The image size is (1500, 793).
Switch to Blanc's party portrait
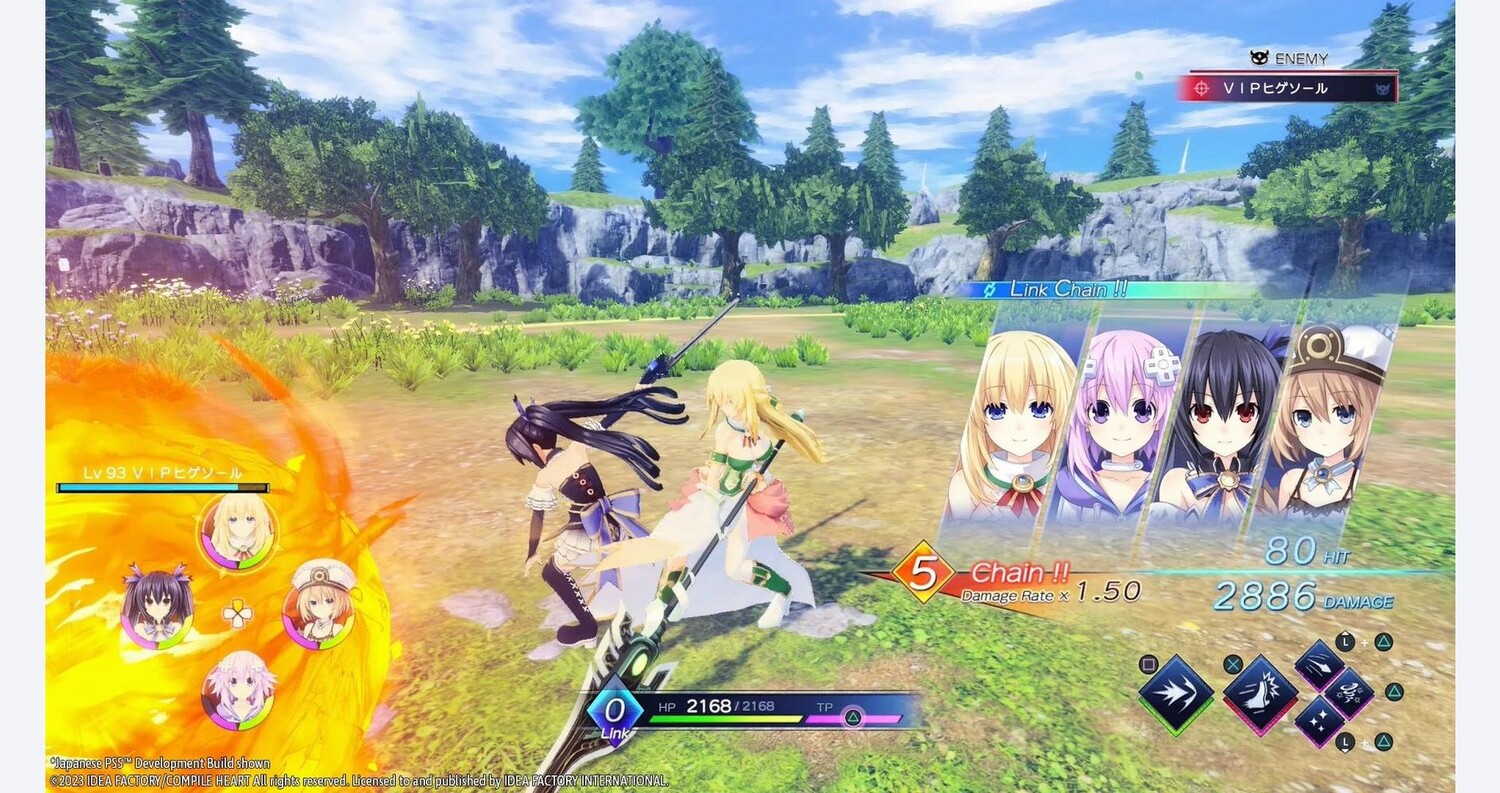coord(318,606)
